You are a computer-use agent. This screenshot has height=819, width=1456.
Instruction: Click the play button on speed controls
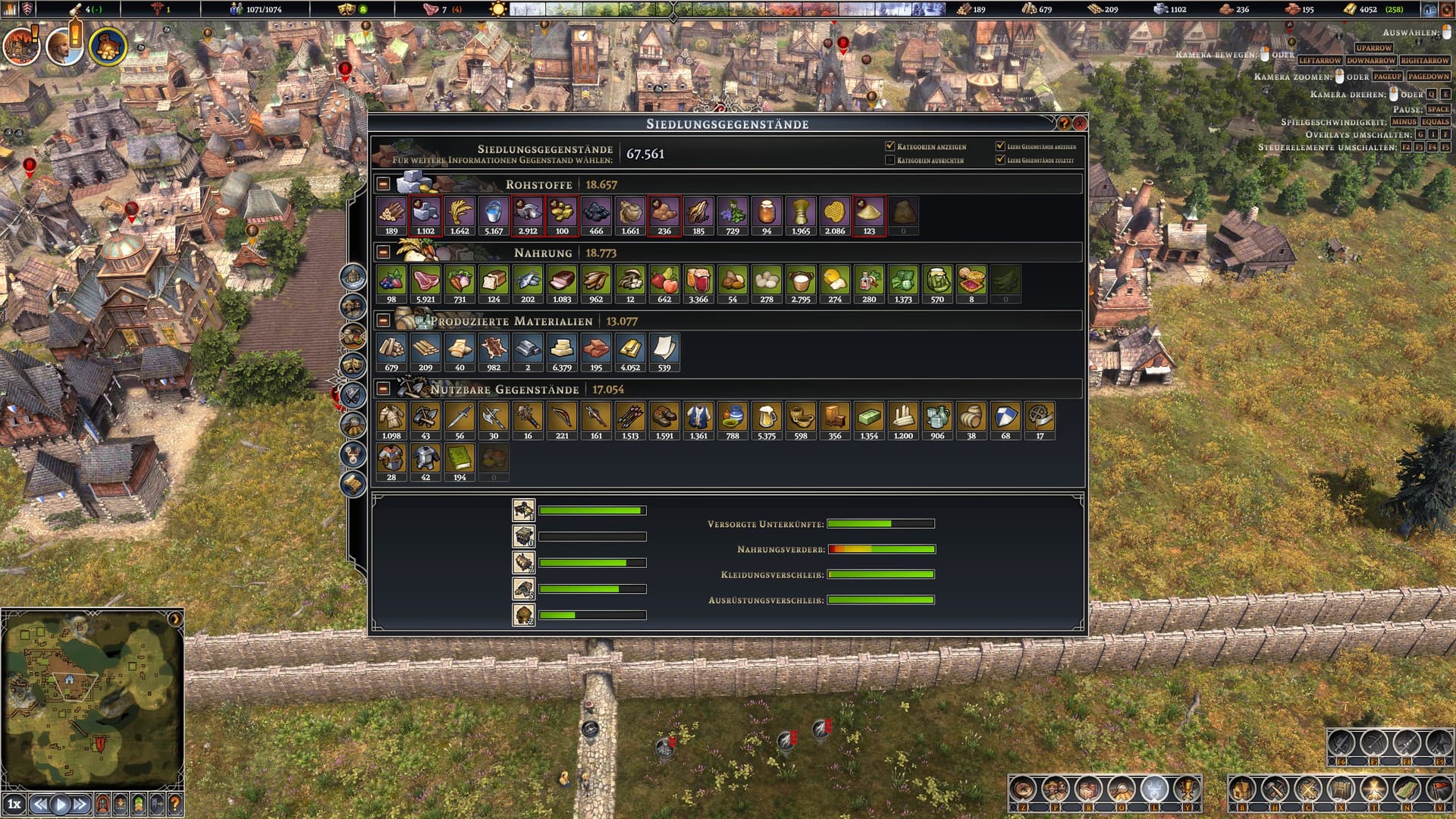click(61, 804)
